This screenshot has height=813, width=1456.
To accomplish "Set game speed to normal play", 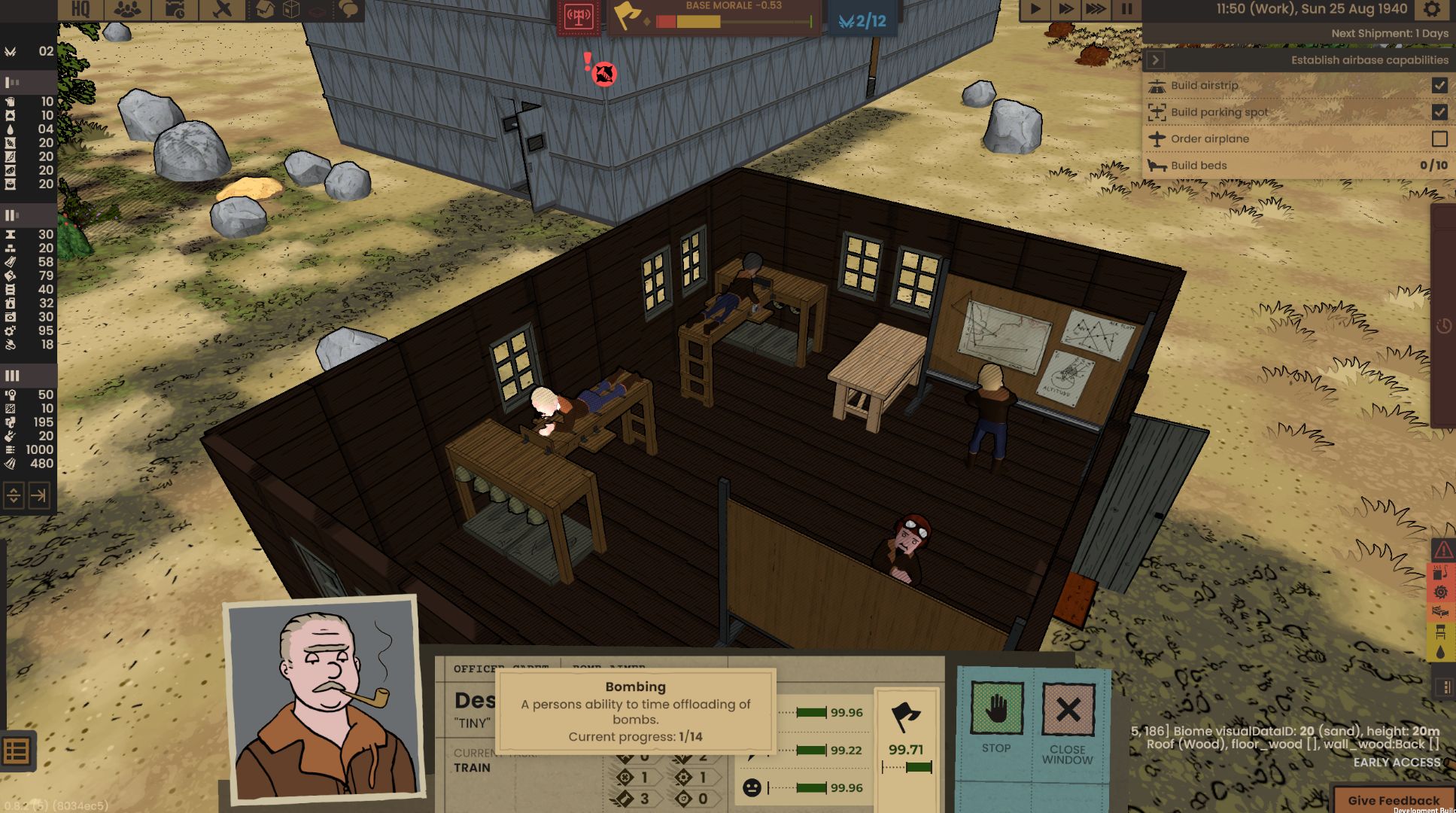I will (1035, 10).
